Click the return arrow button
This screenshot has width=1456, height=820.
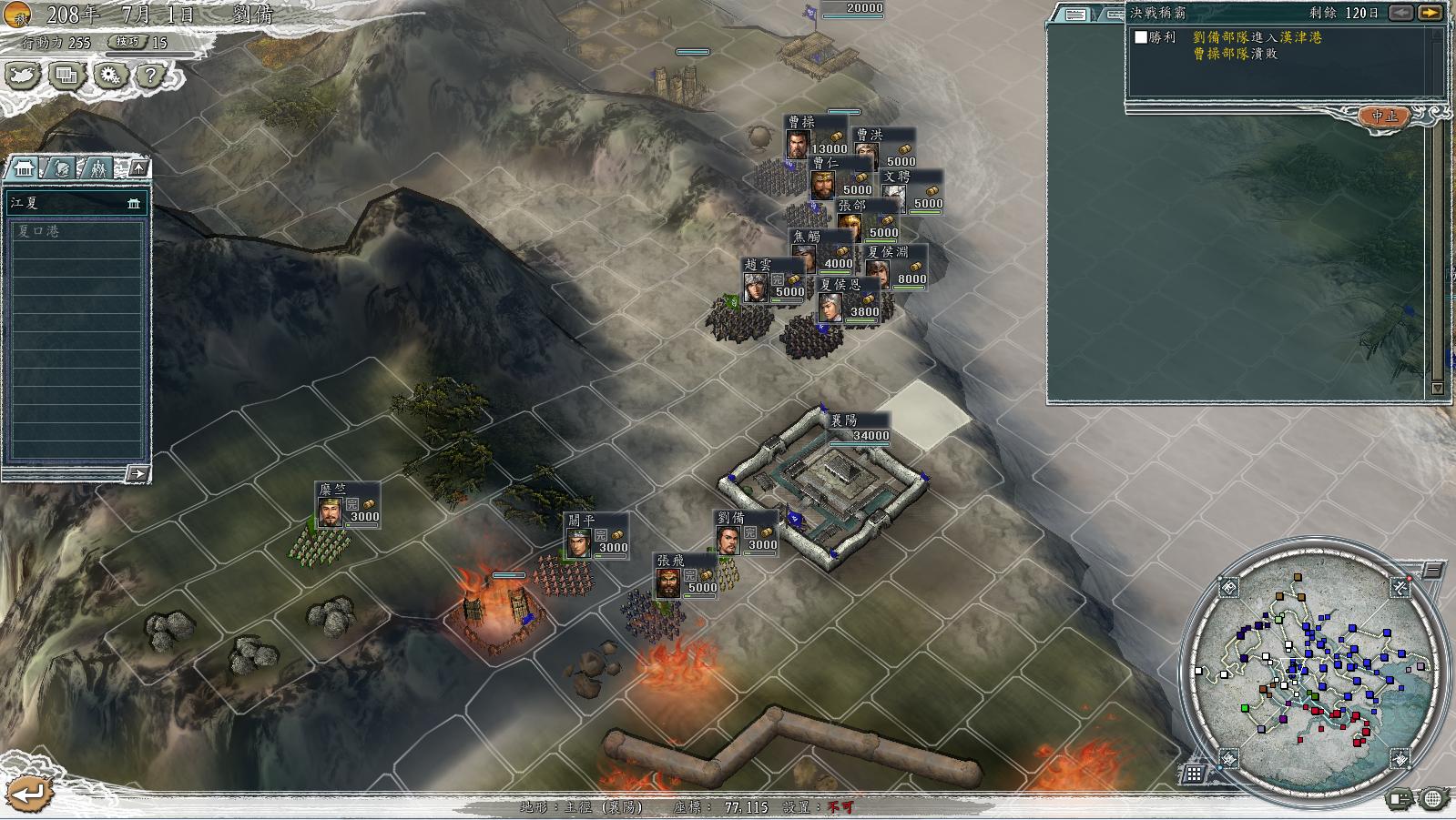(27, 794)
